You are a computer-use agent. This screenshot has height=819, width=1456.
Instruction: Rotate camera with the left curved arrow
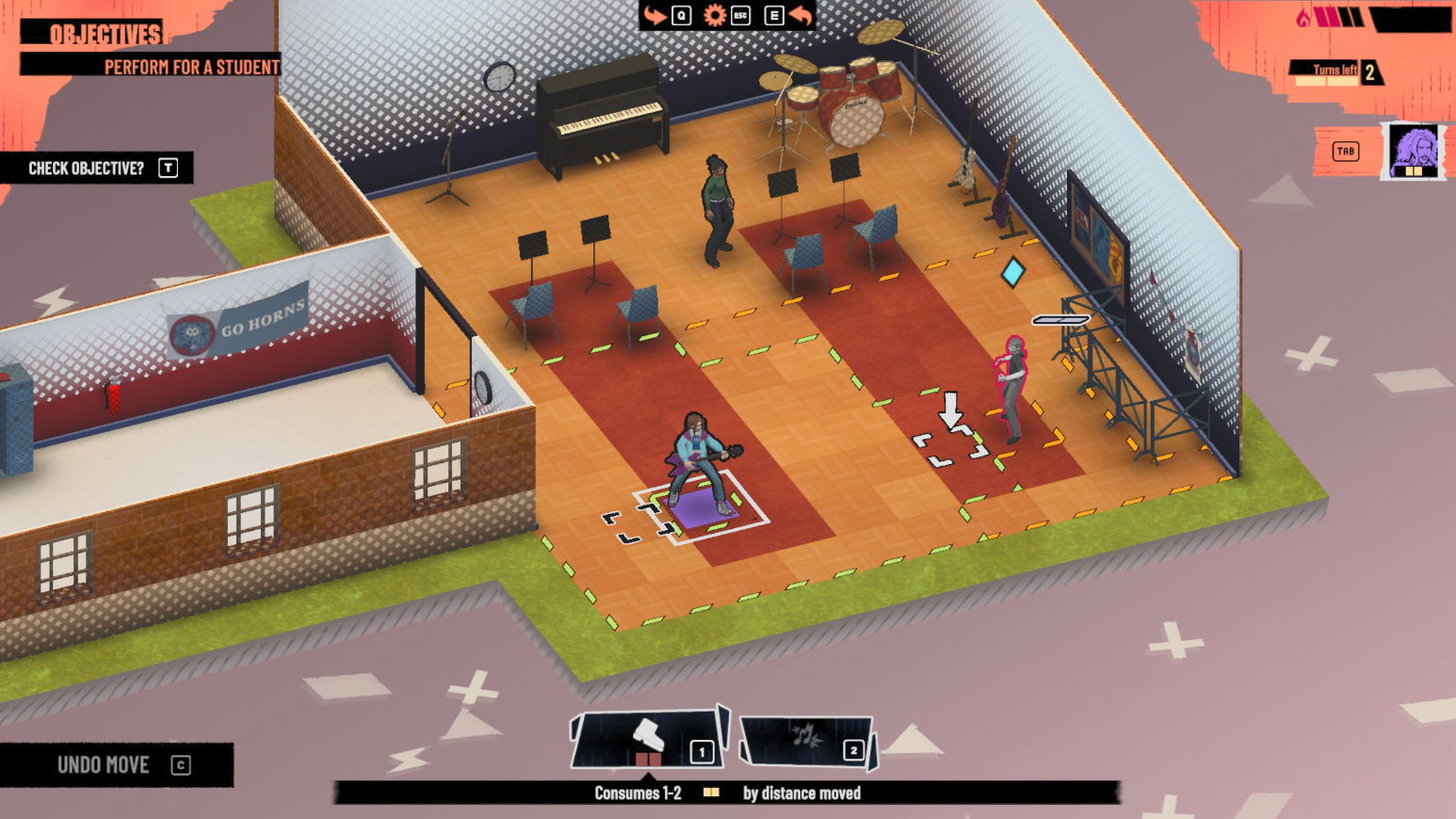[x=655, y=15]
